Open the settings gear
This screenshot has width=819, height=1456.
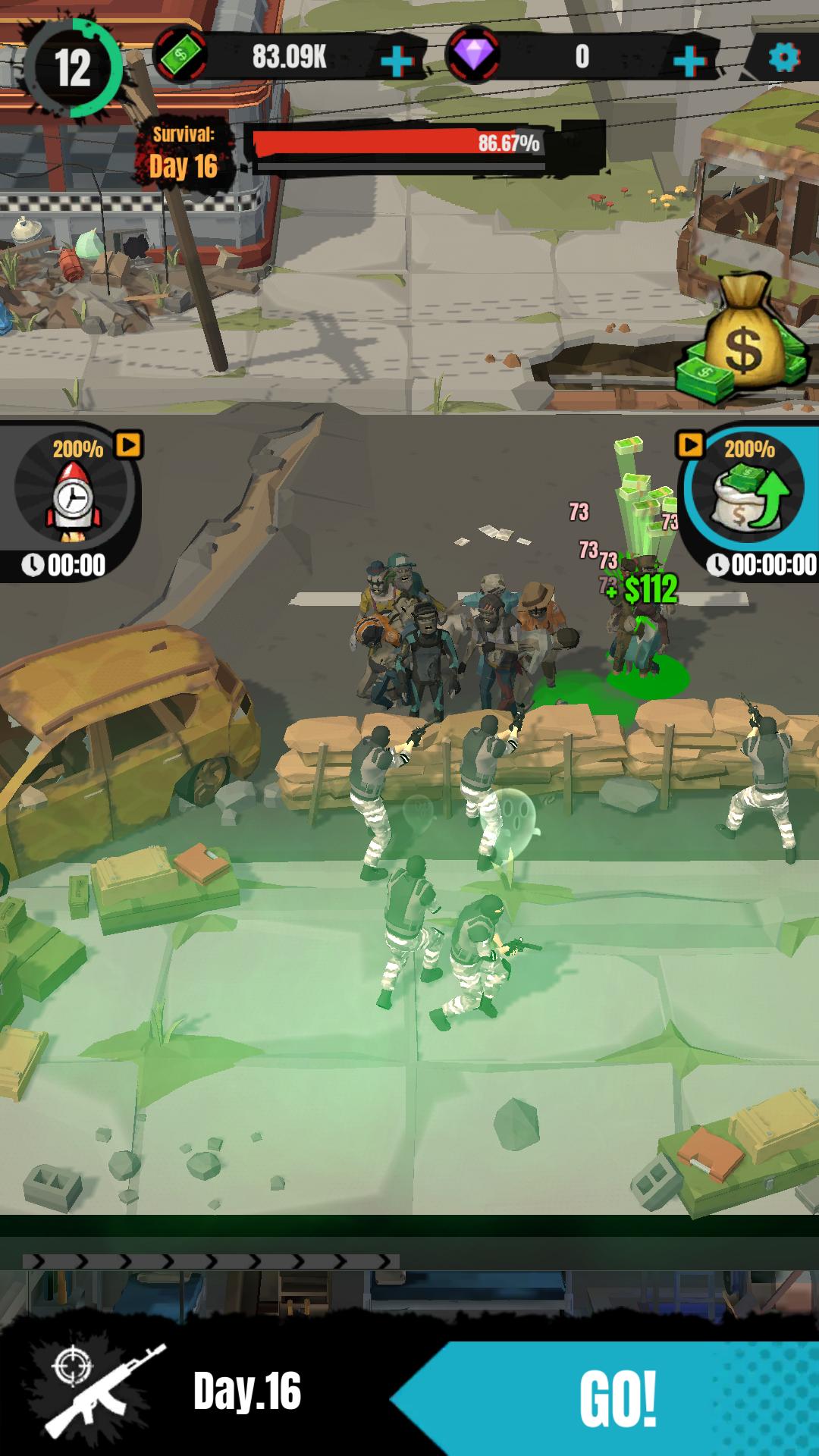pyautogui.click(x=783, y=57)
